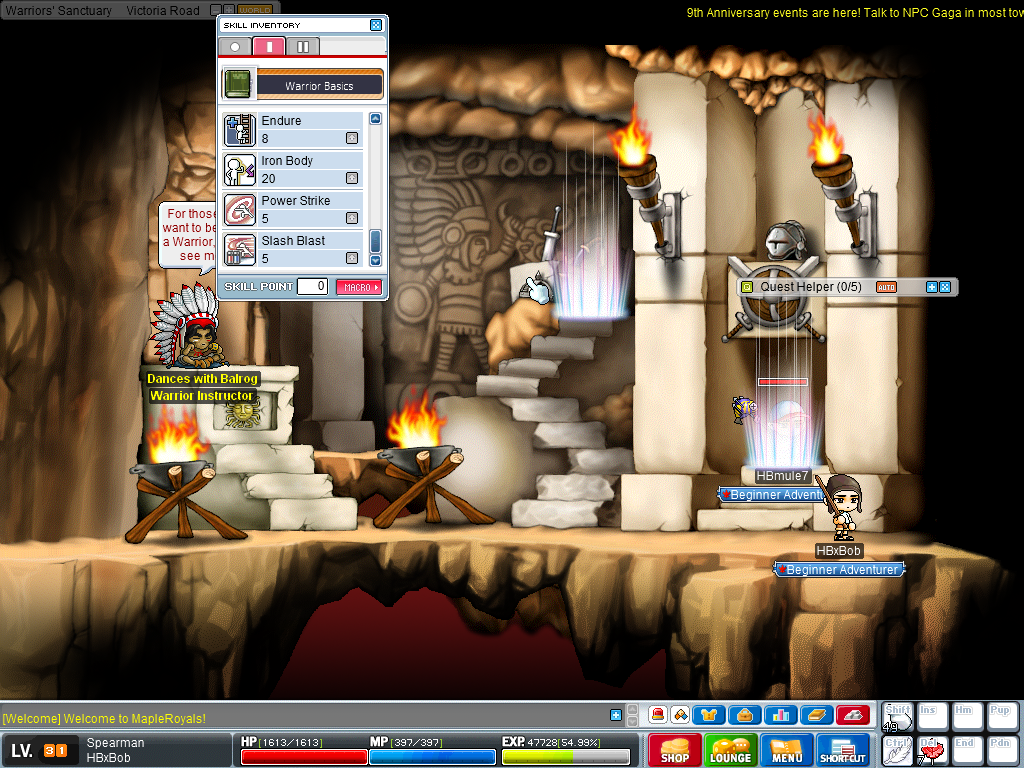Select the Power Strike skill icon
Screen dimensions: 1024x768
pyautogui.click(x=240, y=210)
